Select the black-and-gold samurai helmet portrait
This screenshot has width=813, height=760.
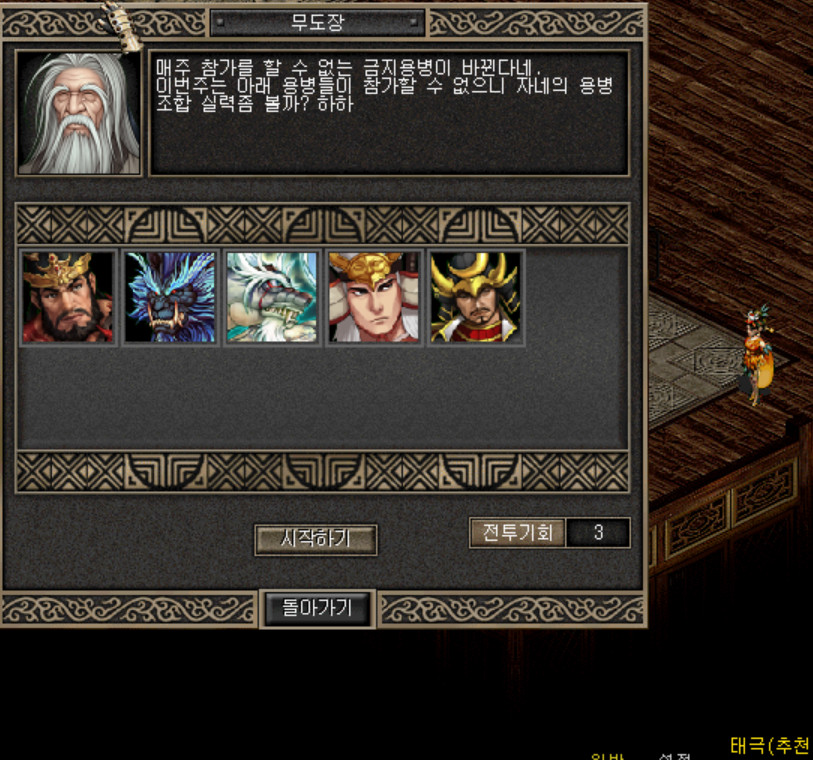[x=476, y=298]
